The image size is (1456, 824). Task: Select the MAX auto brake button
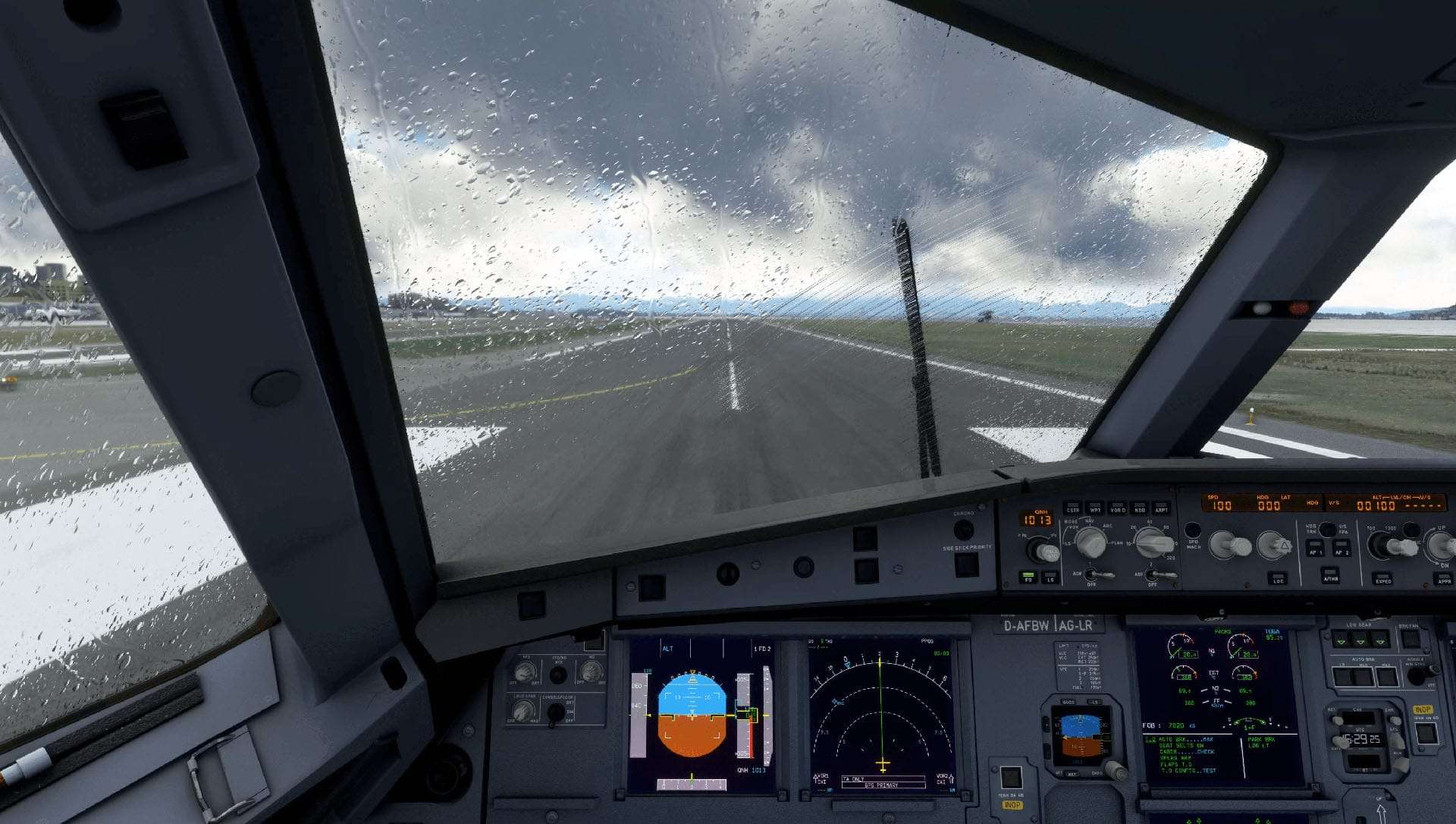pyautogui.click(x=1387, y=675)
